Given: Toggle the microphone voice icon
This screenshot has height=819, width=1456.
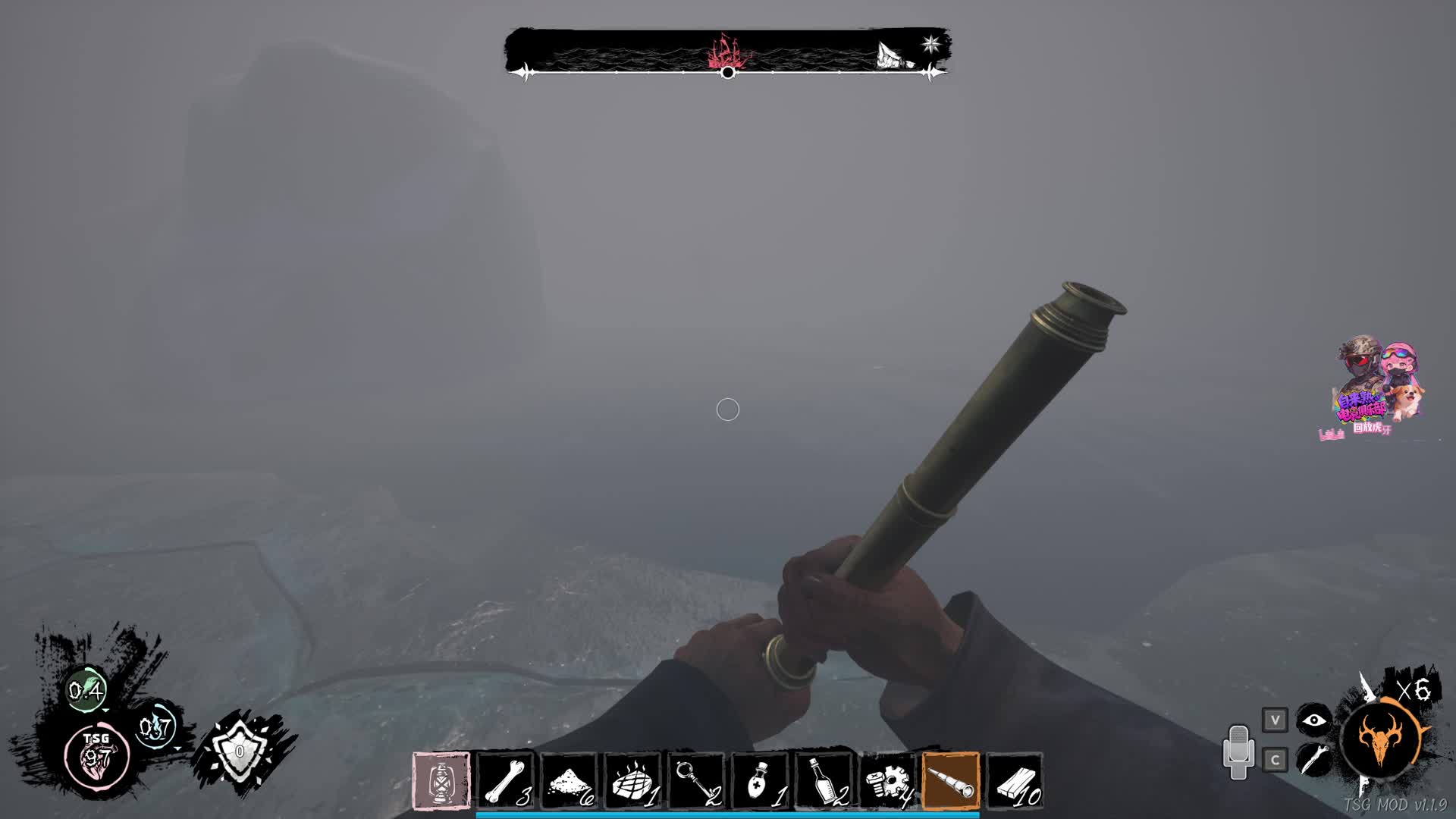Looking at the screenshot, I should (1238, 752).
